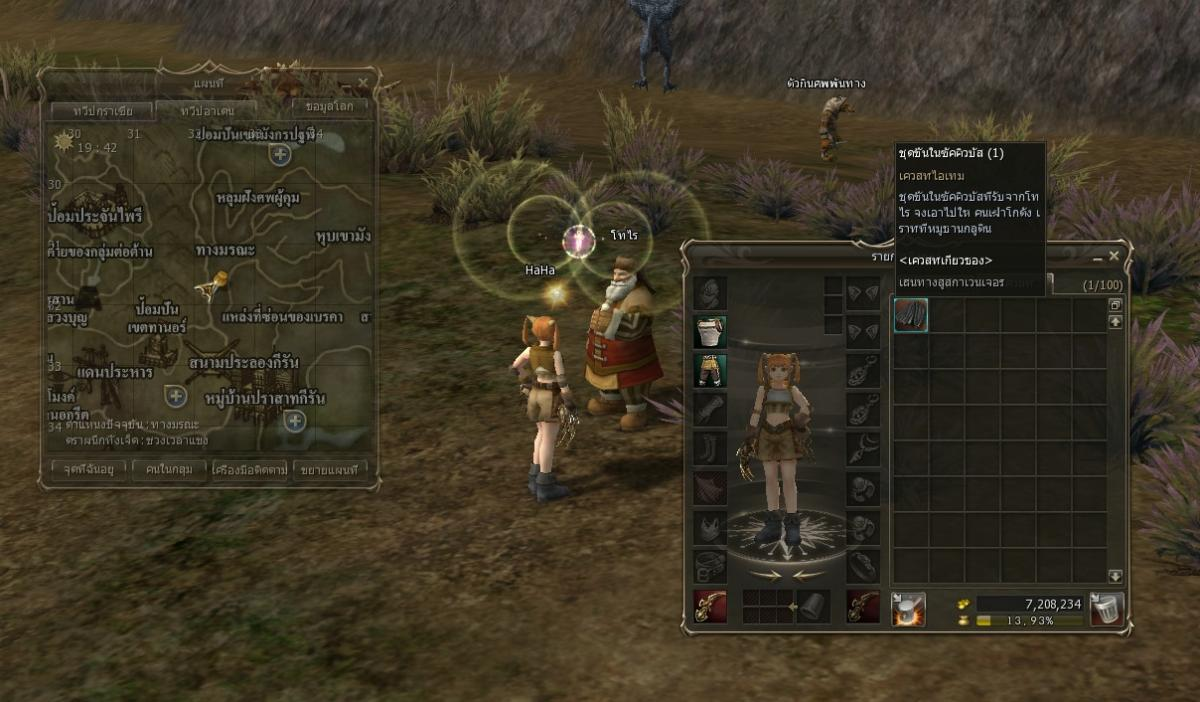1200x702 pixels.
Task: Select the equipped right-hand weapon slot
Action: (710, 606)
